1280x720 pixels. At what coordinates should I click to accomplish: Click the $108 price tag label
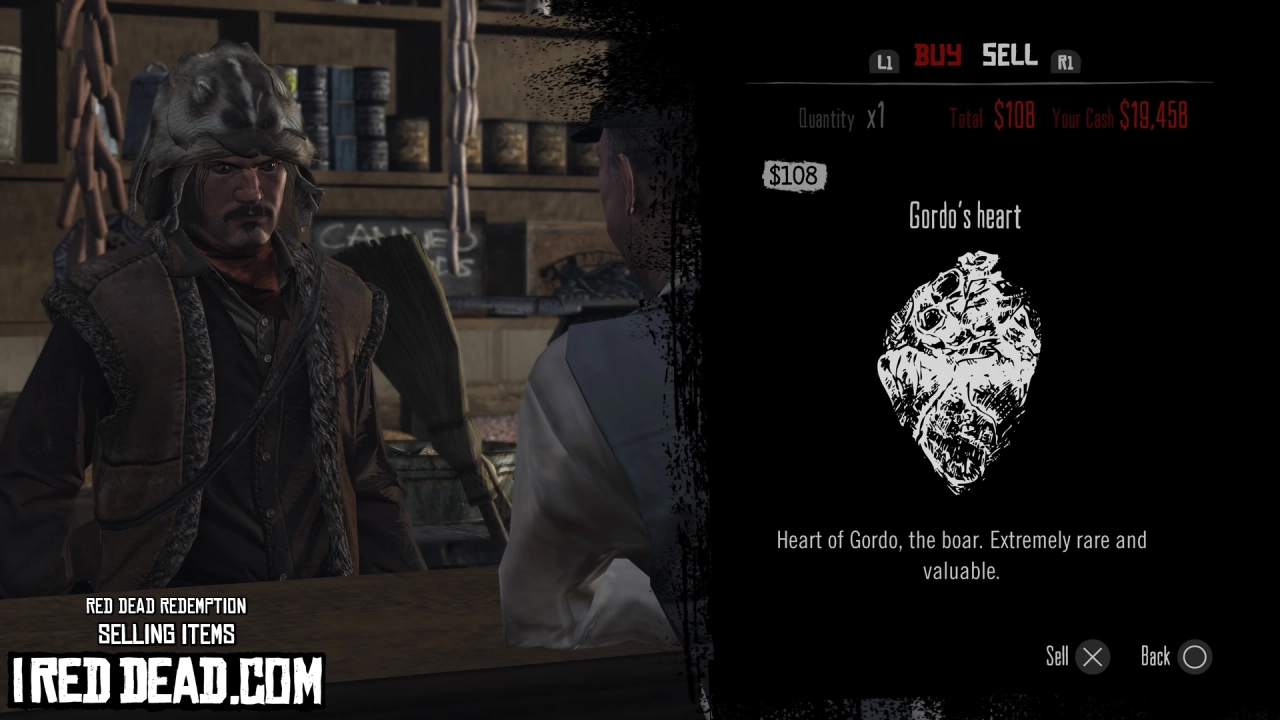[x=794, y=176]
